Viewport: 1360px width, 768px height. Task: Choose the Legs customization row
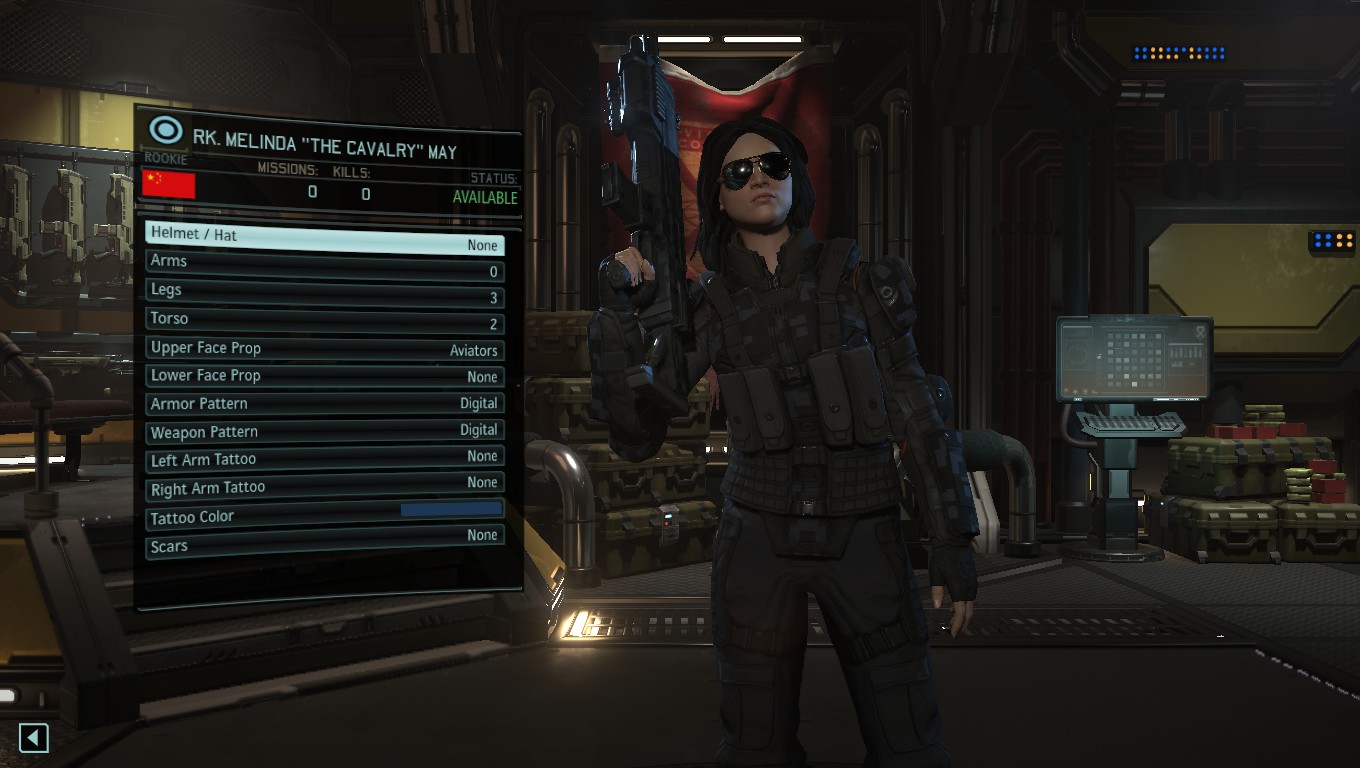pos(324,292)
